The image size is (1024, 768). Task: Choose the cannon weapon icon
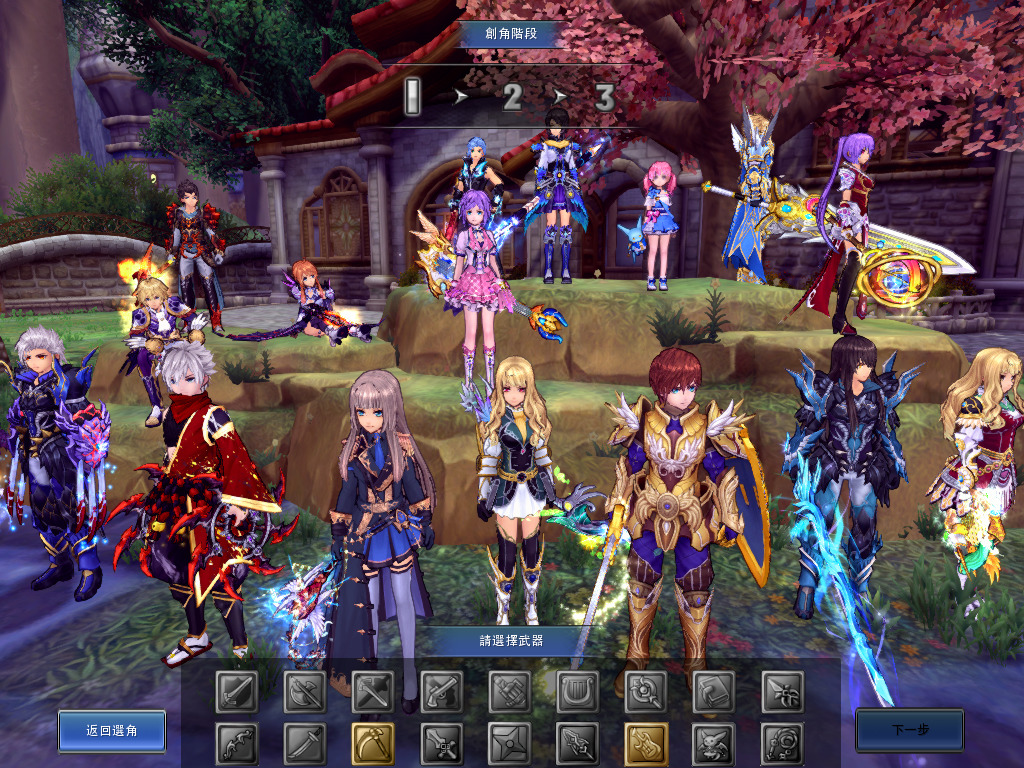tap(509, 691)
